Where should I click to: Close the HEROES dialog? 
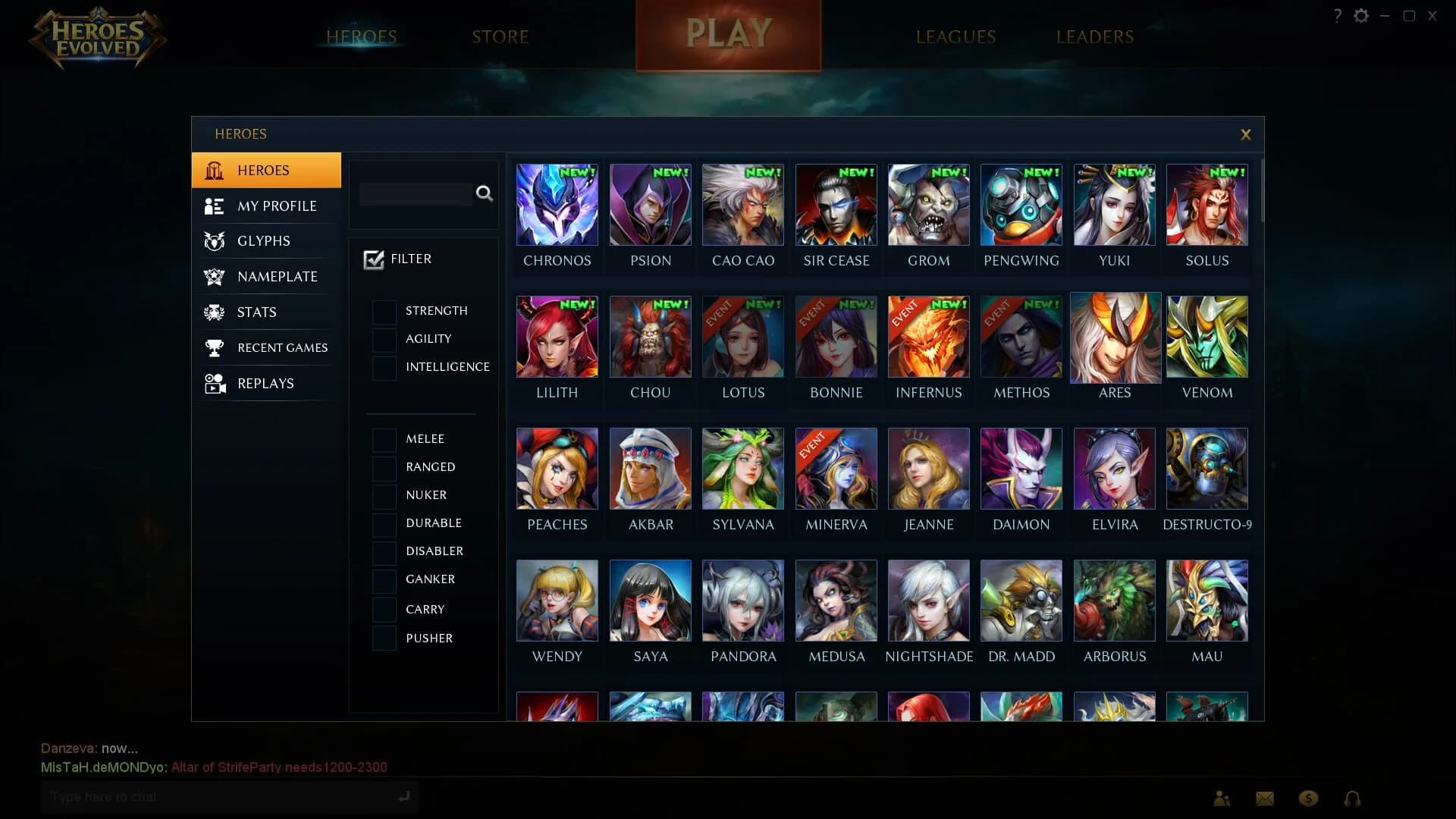point(1246,134)
